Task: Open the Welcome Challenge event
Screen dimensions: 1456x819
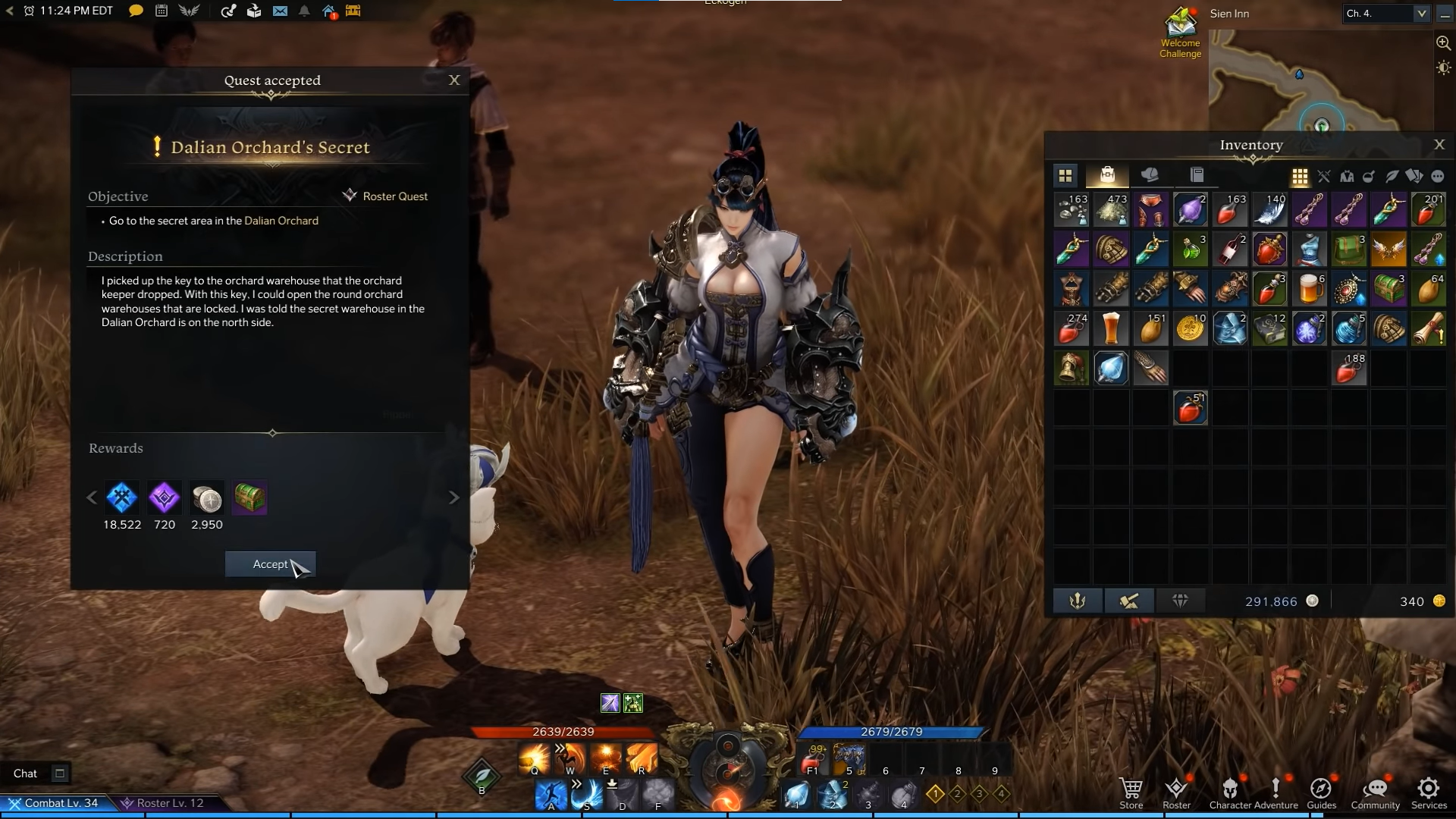Action: point(1180,33)
